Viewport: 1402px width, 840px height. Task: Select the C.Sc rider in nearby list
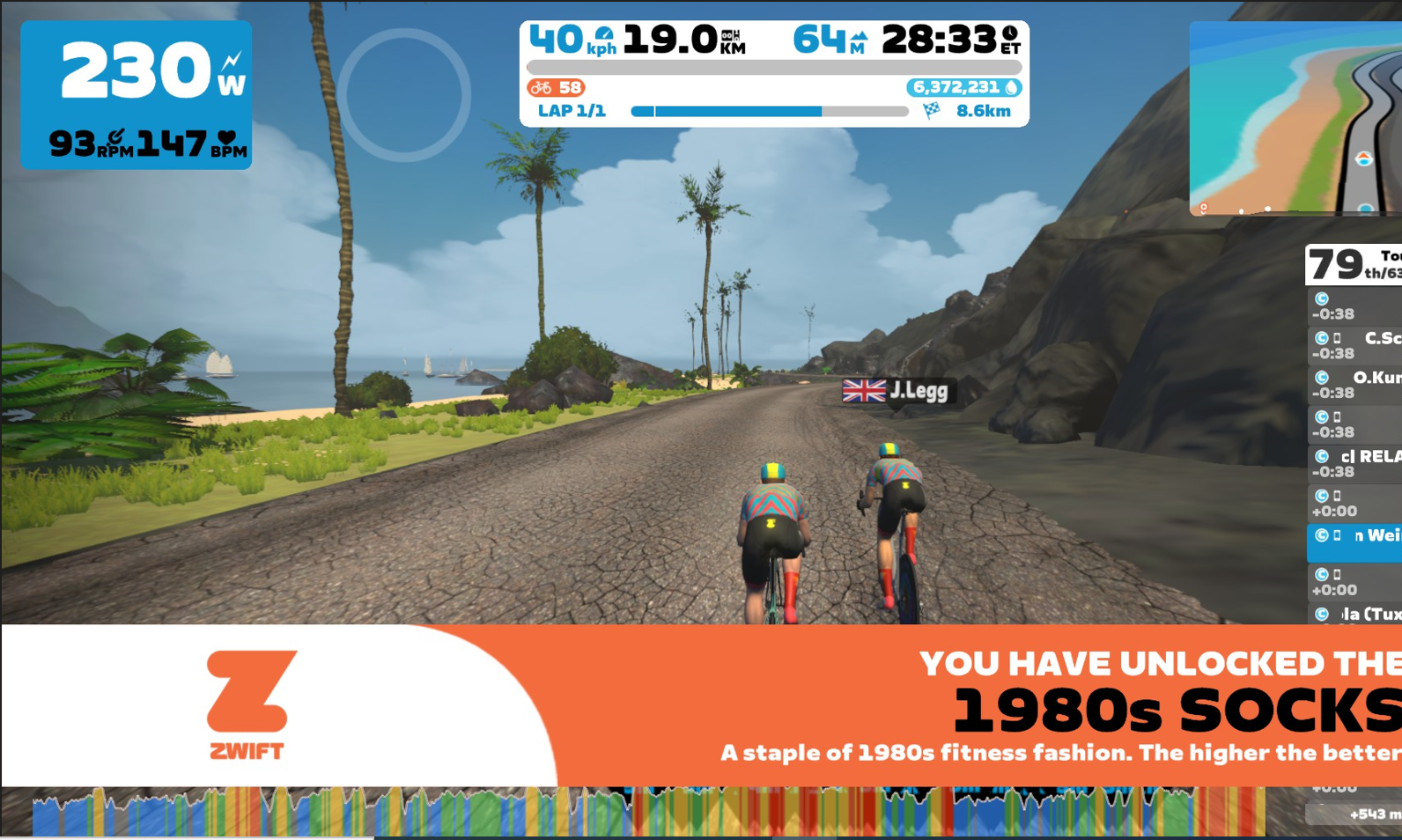(1354, 345)
